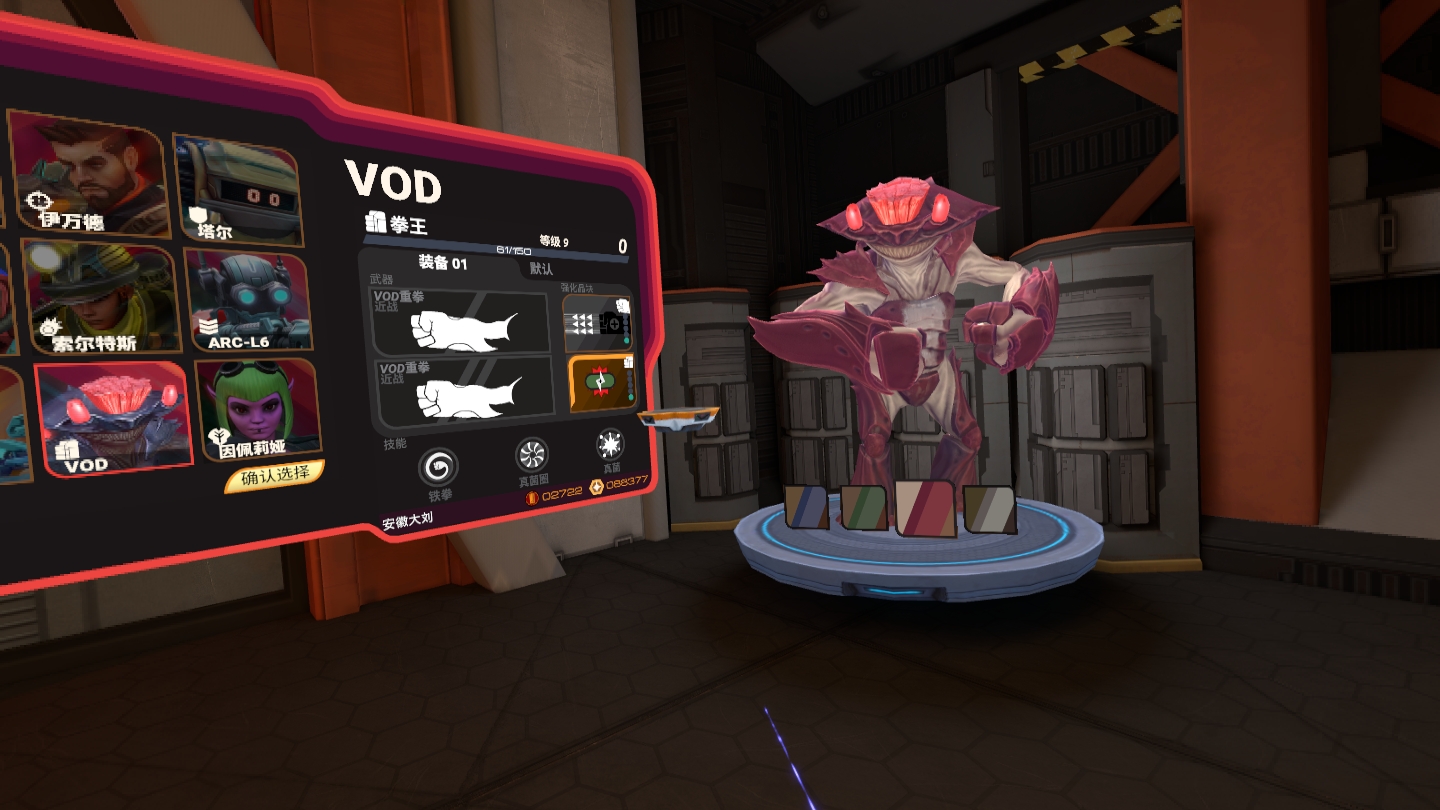Screen dimensions: 1440x810
Task: View the 铁拳 skill icon
Action: click(x=440, y=467)
